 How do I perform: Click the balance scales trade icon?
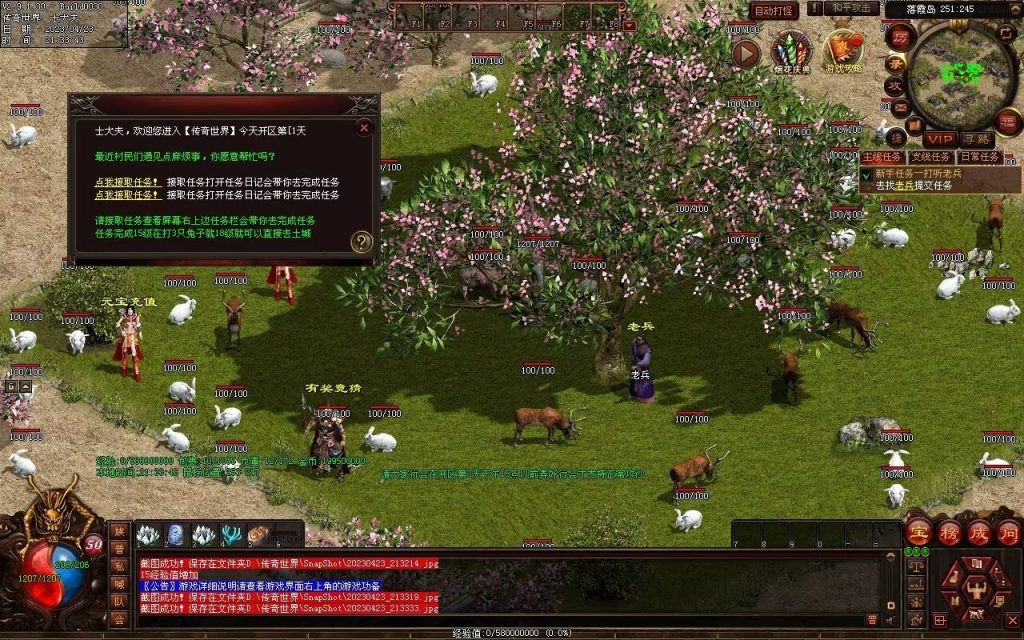916,567
